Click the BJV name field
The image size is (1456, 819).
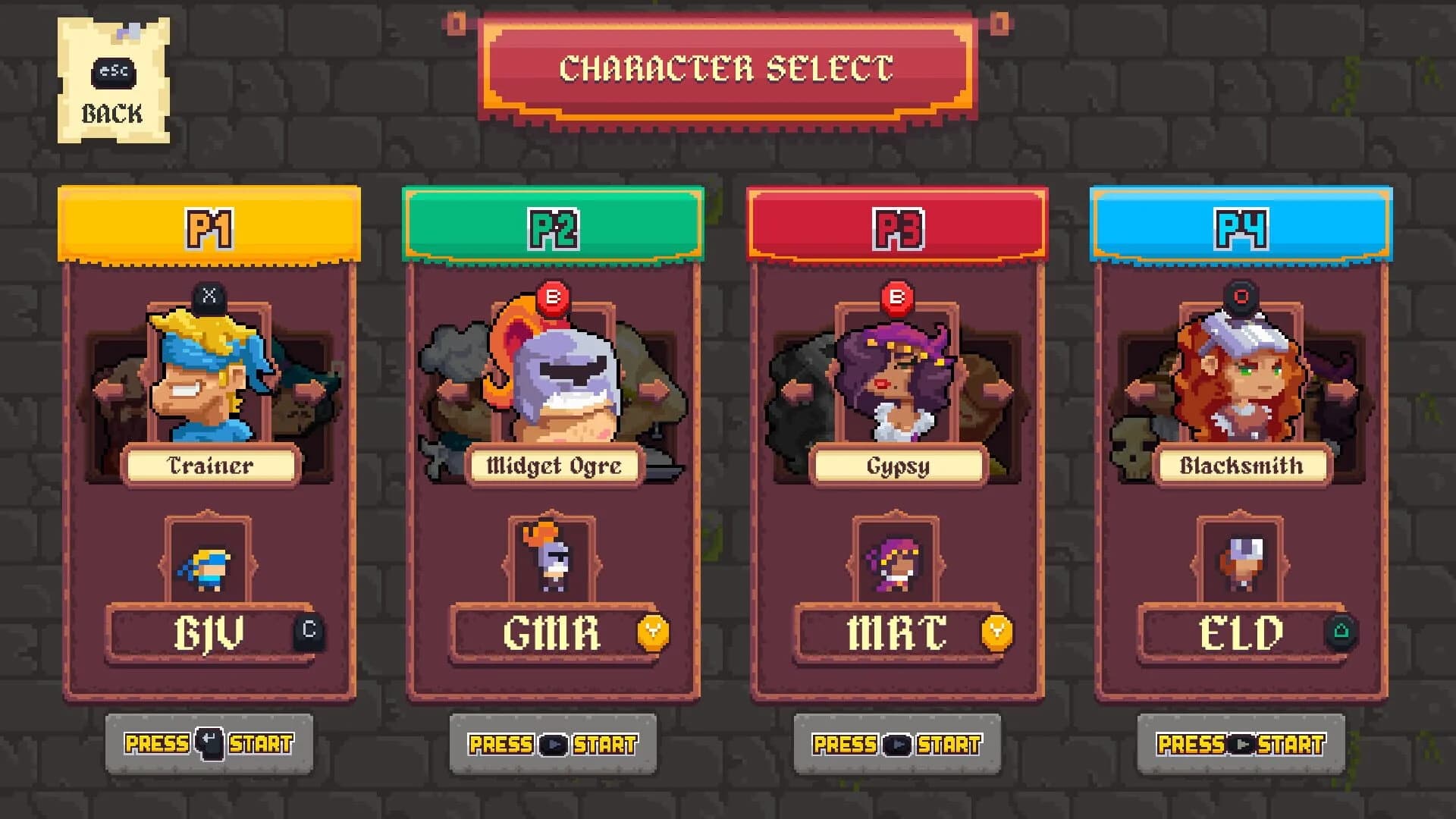210,634
